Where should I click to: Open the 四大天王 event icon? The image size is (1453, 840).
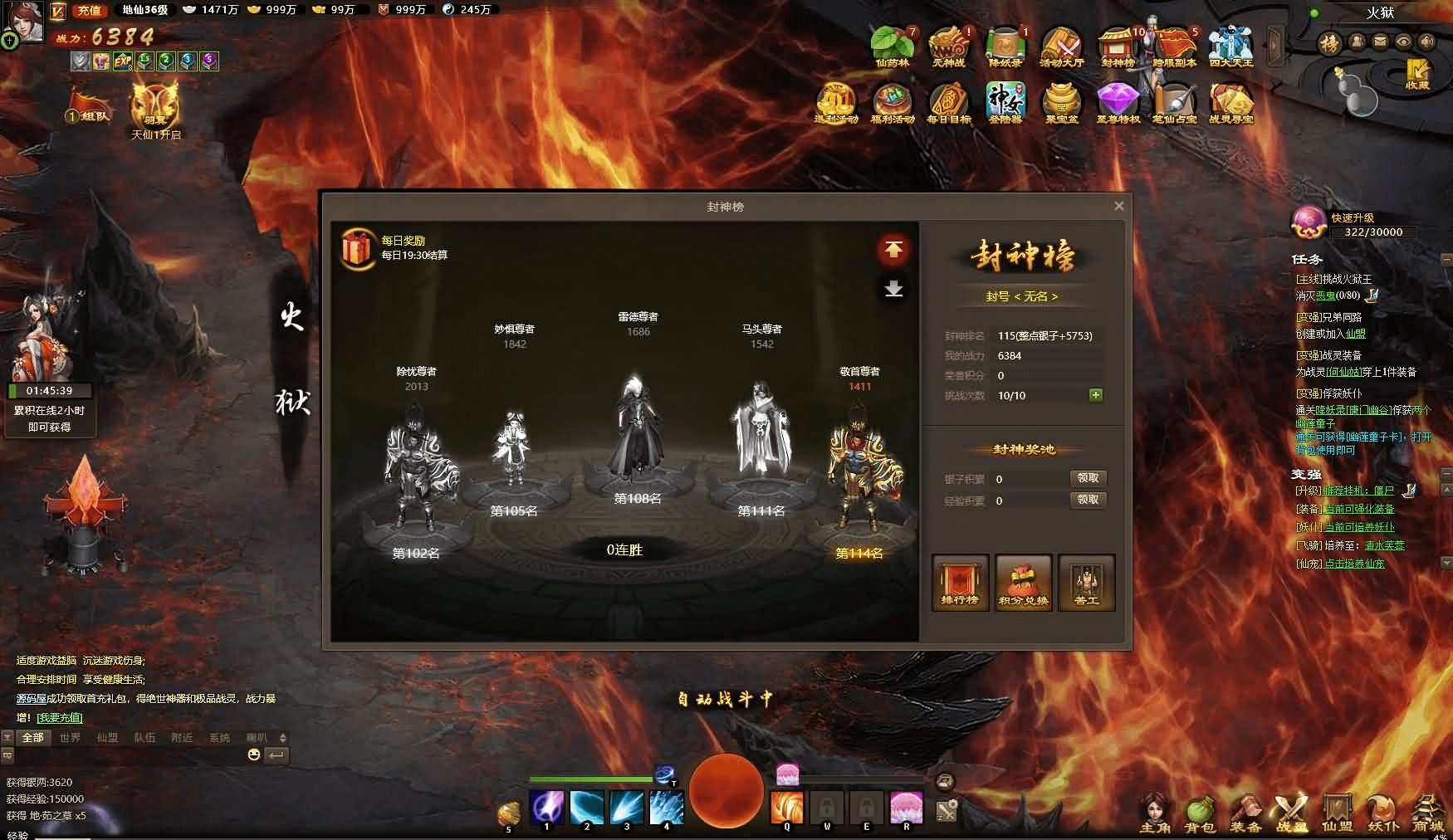1230,45
